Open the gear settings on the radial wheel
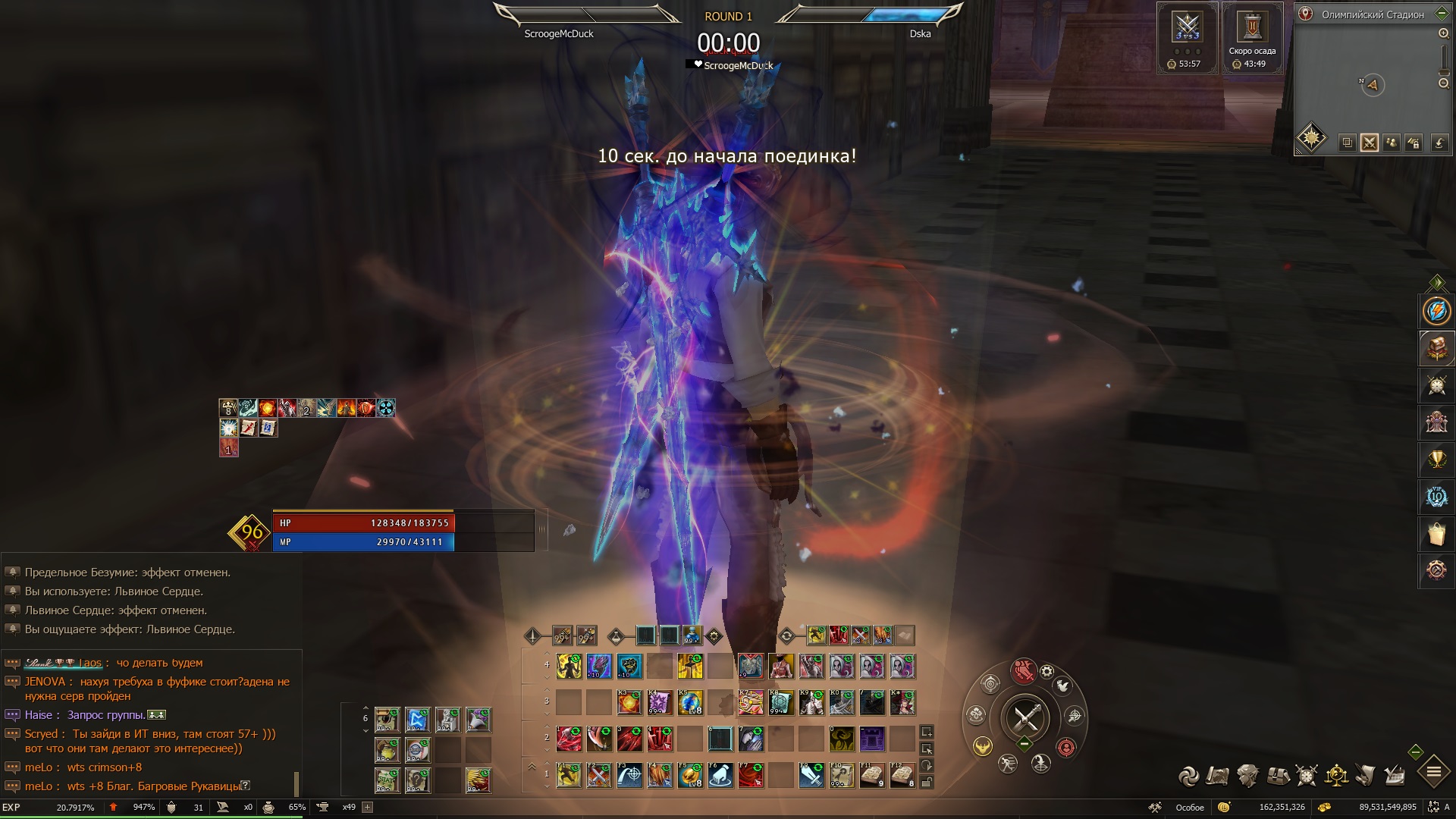The width and height of the screenshot is (1456, 819). click(x=1046, y=672)
